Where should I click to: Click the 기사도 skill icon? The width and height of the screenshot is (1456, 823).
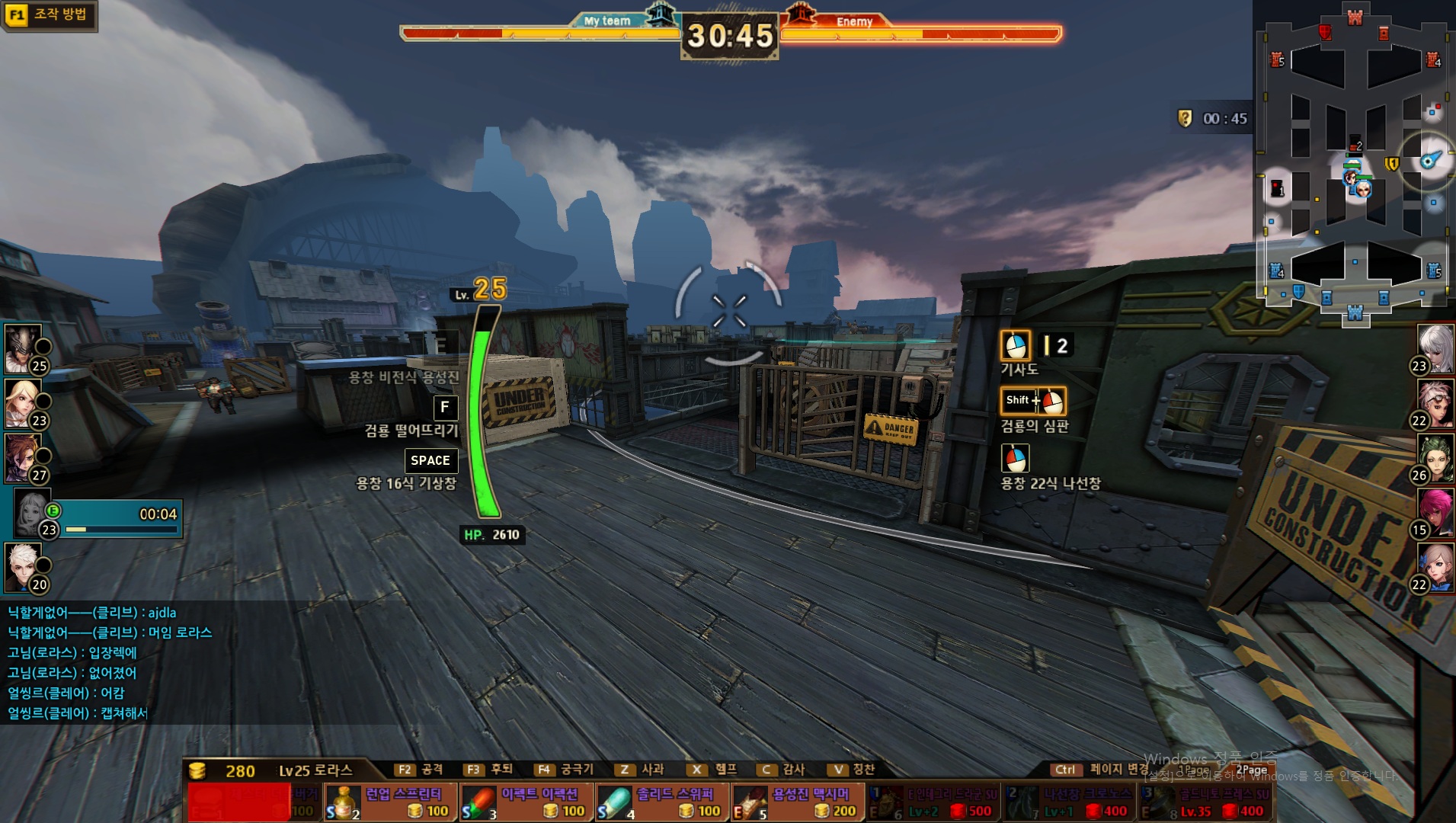tap(1015, 345)
